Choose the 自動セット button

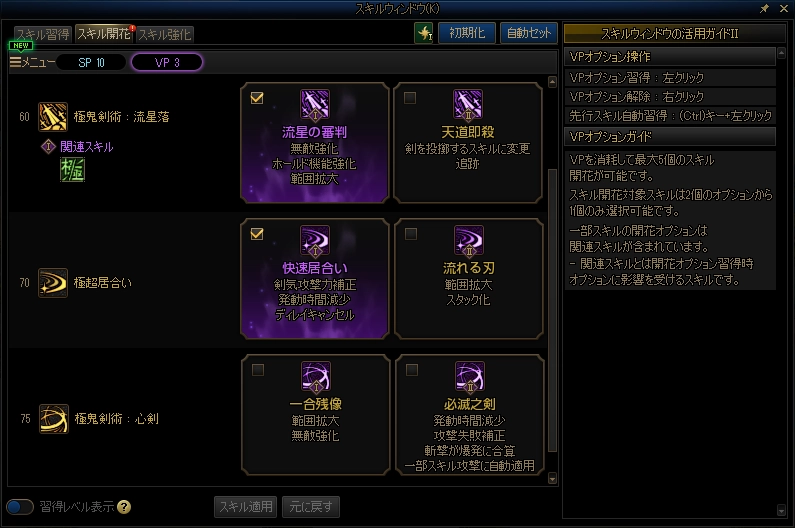pos(528,32)
